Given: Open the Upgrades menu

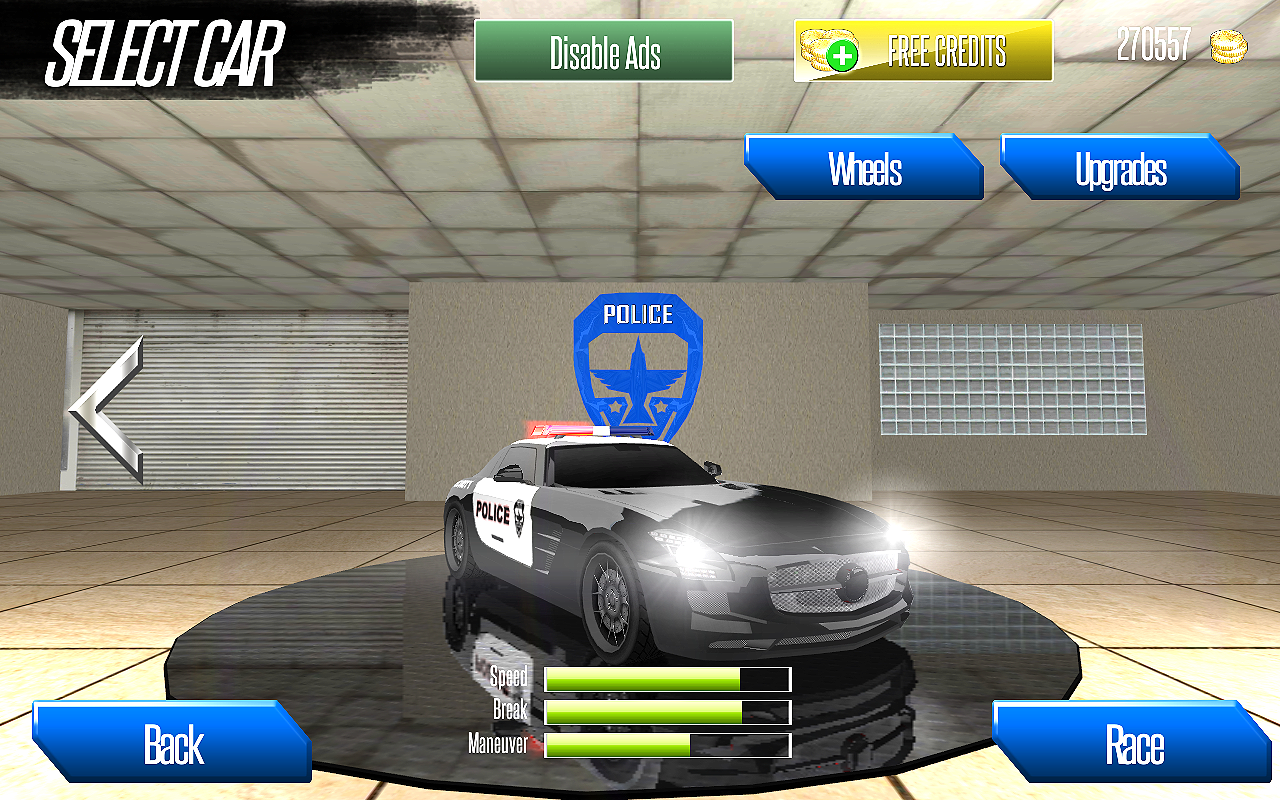Looking at the screenshot, I should pyautogui.click(x=1120, y=170).
